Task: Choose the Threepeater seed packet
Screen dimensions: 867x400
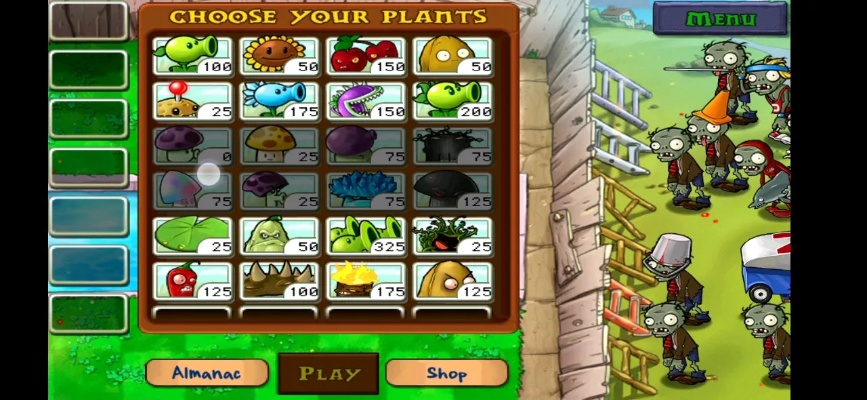Action: 366,235
